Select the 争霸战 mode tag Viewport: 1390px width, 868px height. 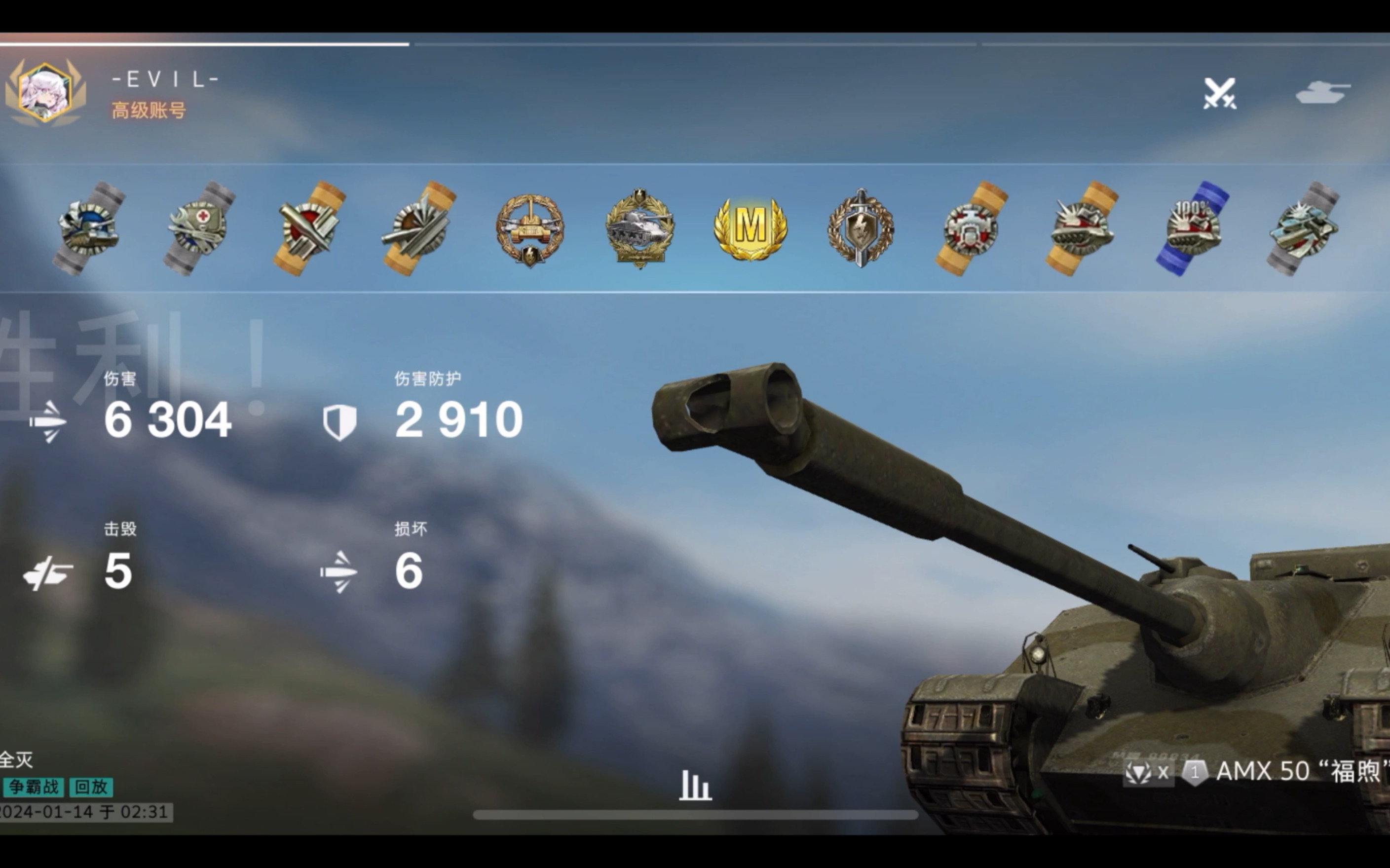coord(33,787)
